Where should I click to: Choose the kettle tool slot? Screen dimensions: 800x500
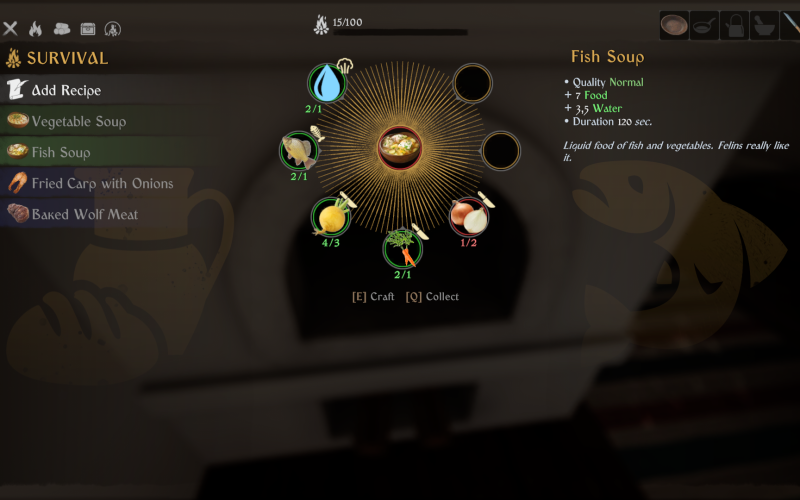[x=734, y=25]
